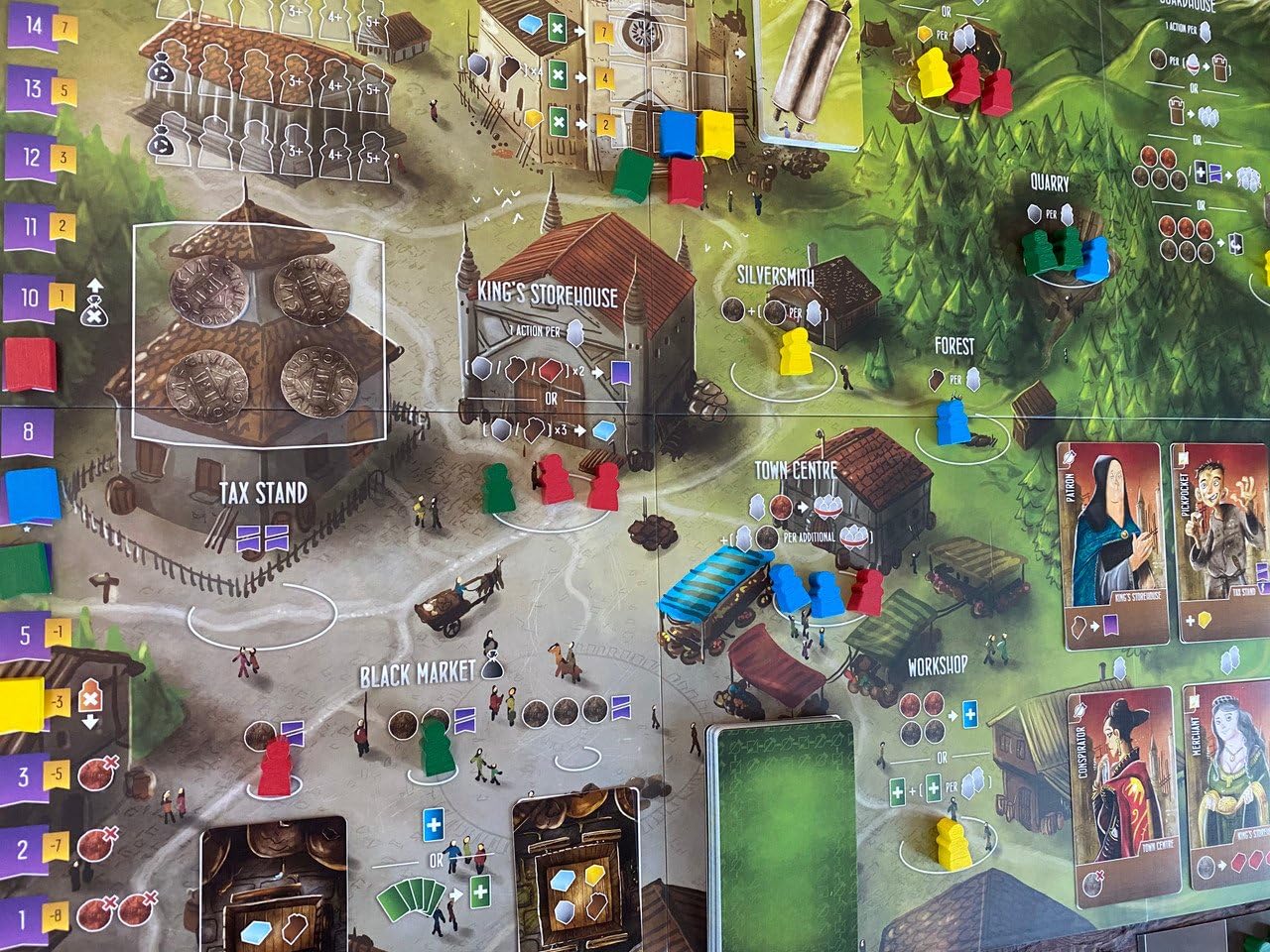
Task: Click virtue track space 14
Action: coord(32,26)
